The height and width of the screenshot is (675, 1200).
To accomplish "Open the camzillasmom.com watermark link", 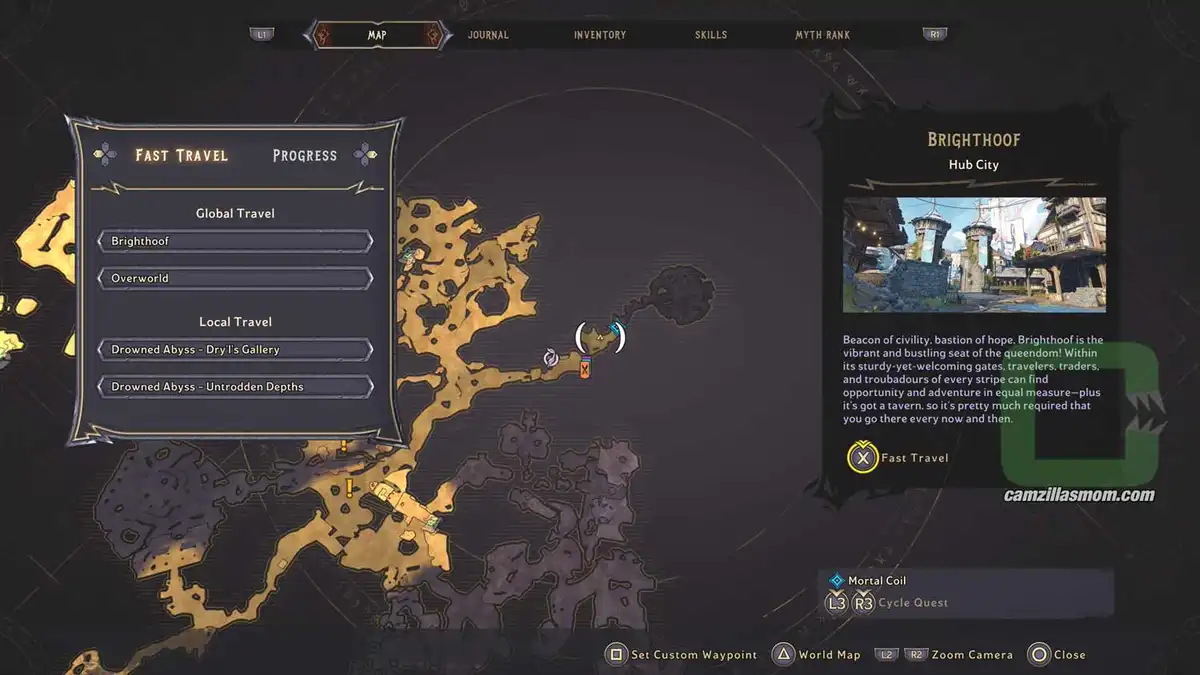I will [1079, 495].
